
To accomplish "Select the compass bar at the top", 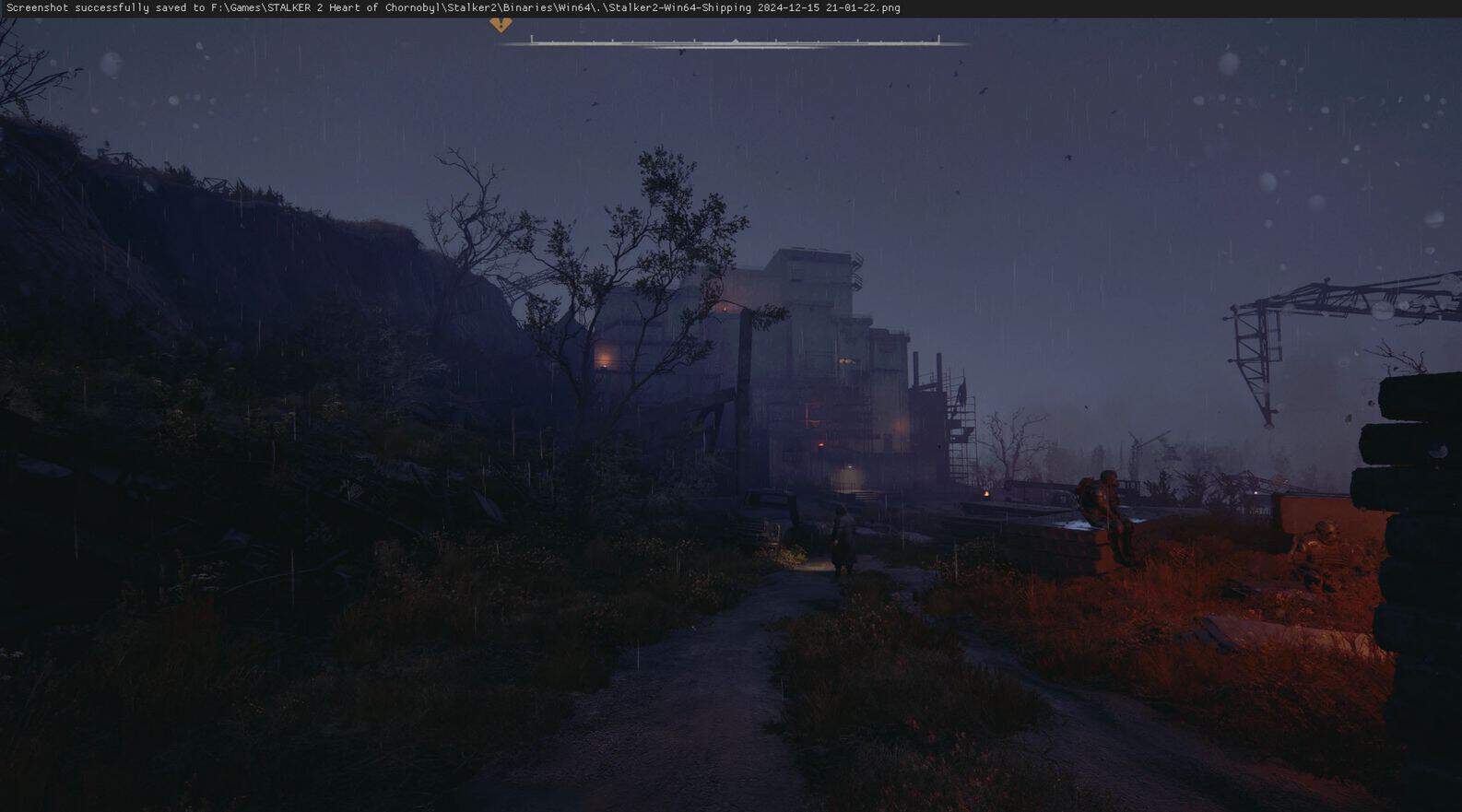I will point(735,41).
